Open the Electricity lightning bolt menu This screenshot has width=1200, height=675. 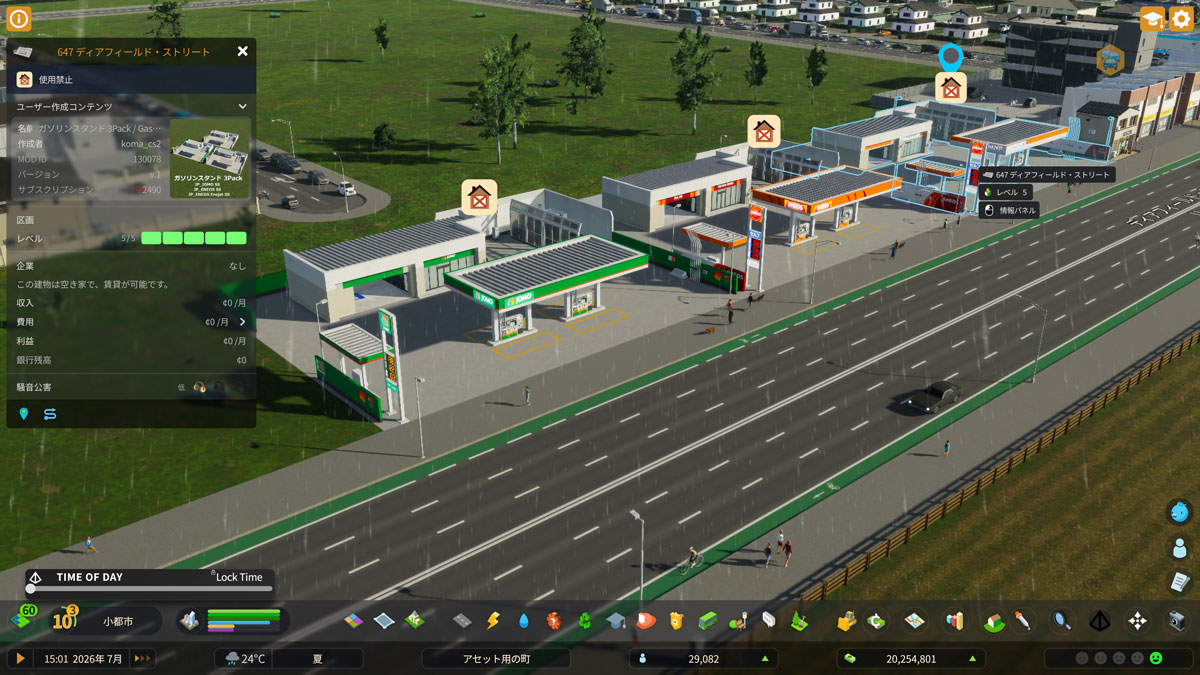pyautogui.click(x=492, y=621)
